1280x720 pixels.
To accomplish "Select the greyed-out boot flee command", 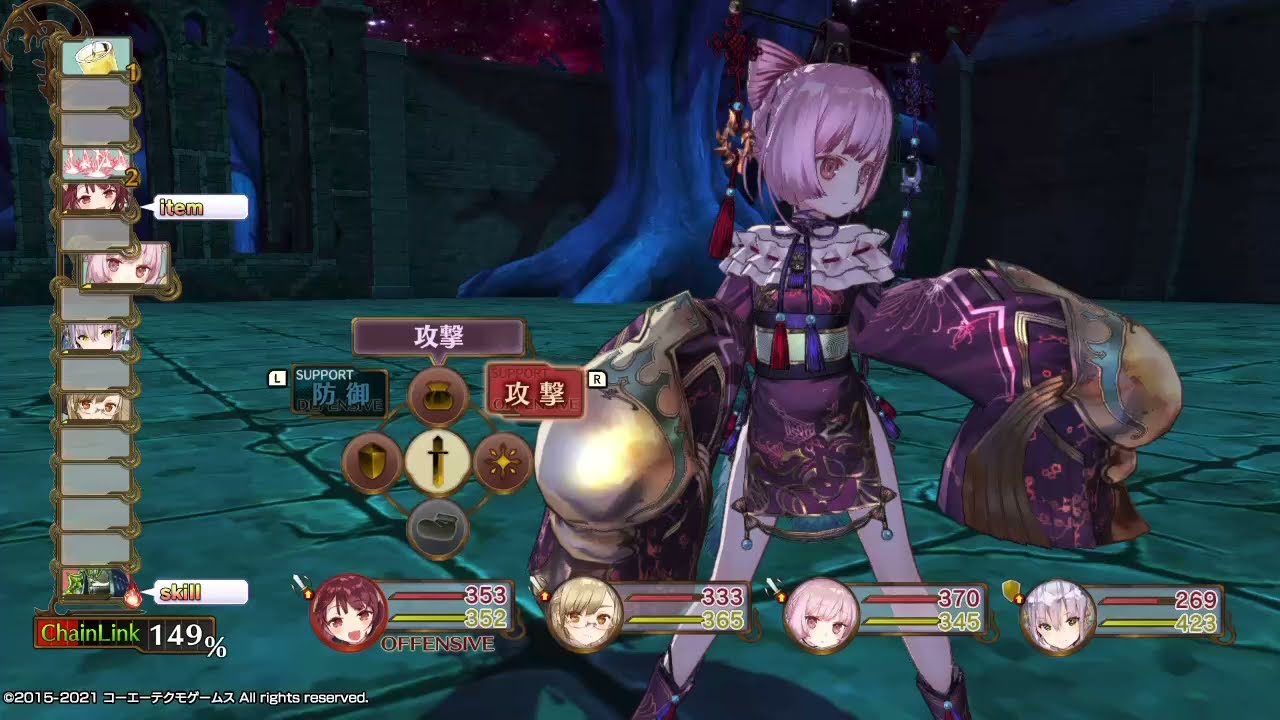I will [438, 527].
